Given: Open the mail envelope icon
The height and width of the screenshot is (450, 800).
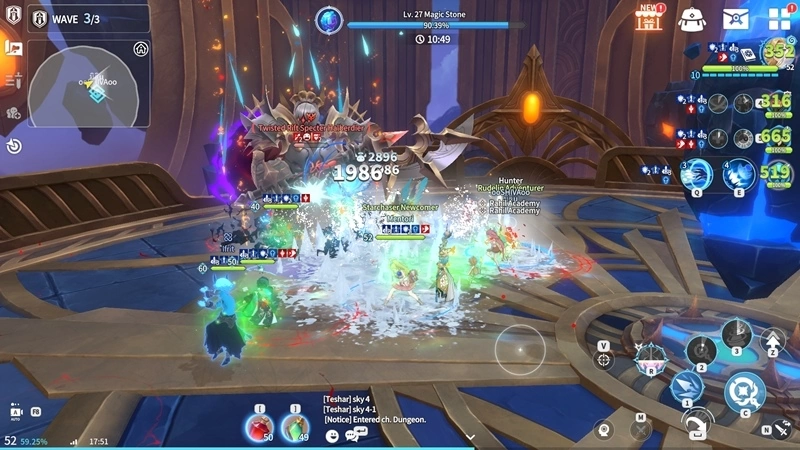Looking at the screenshot, I should click(x=735, y=19).
